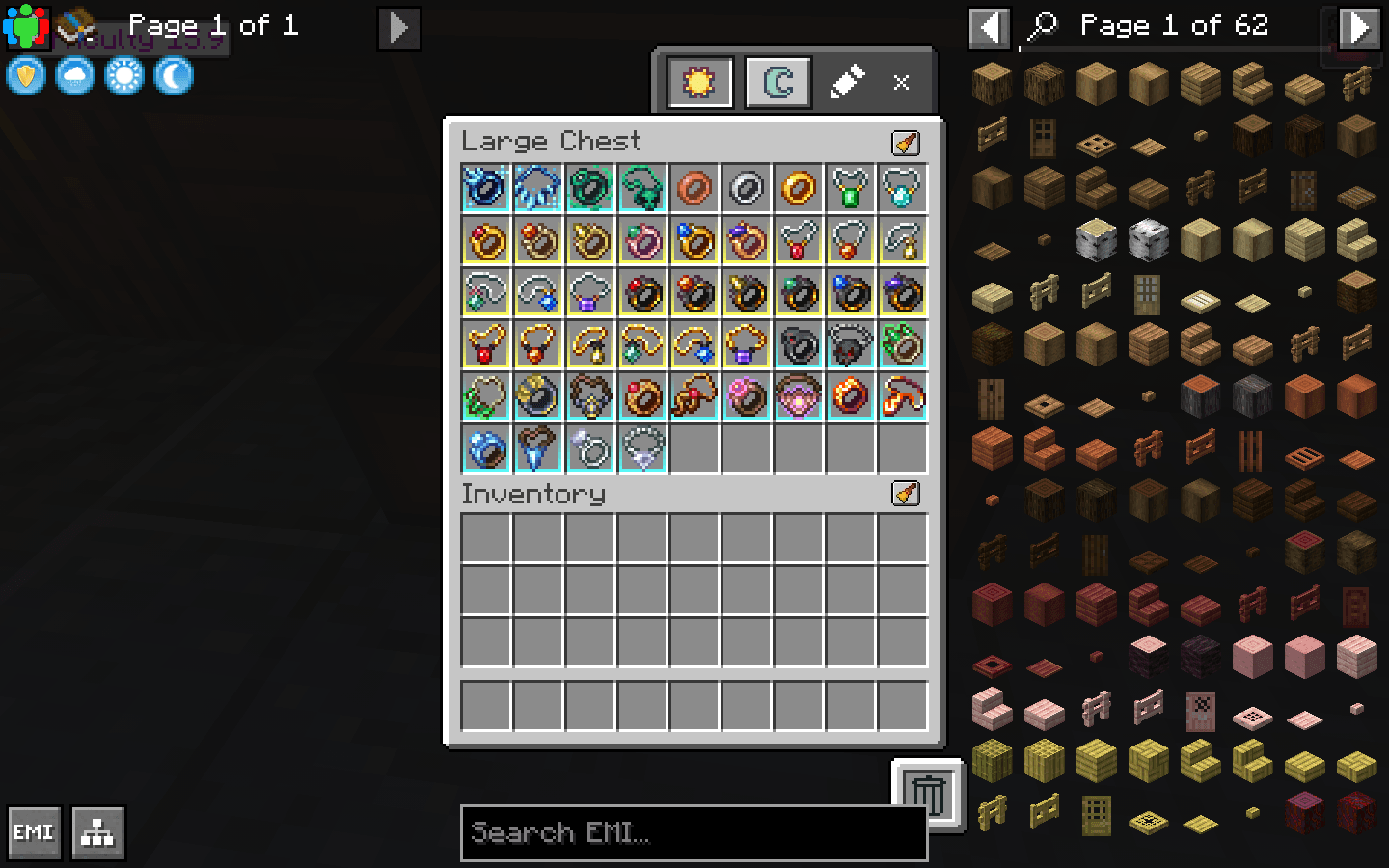Click the shield game rule icon
Screen dimensions: 1389x868
25,75
